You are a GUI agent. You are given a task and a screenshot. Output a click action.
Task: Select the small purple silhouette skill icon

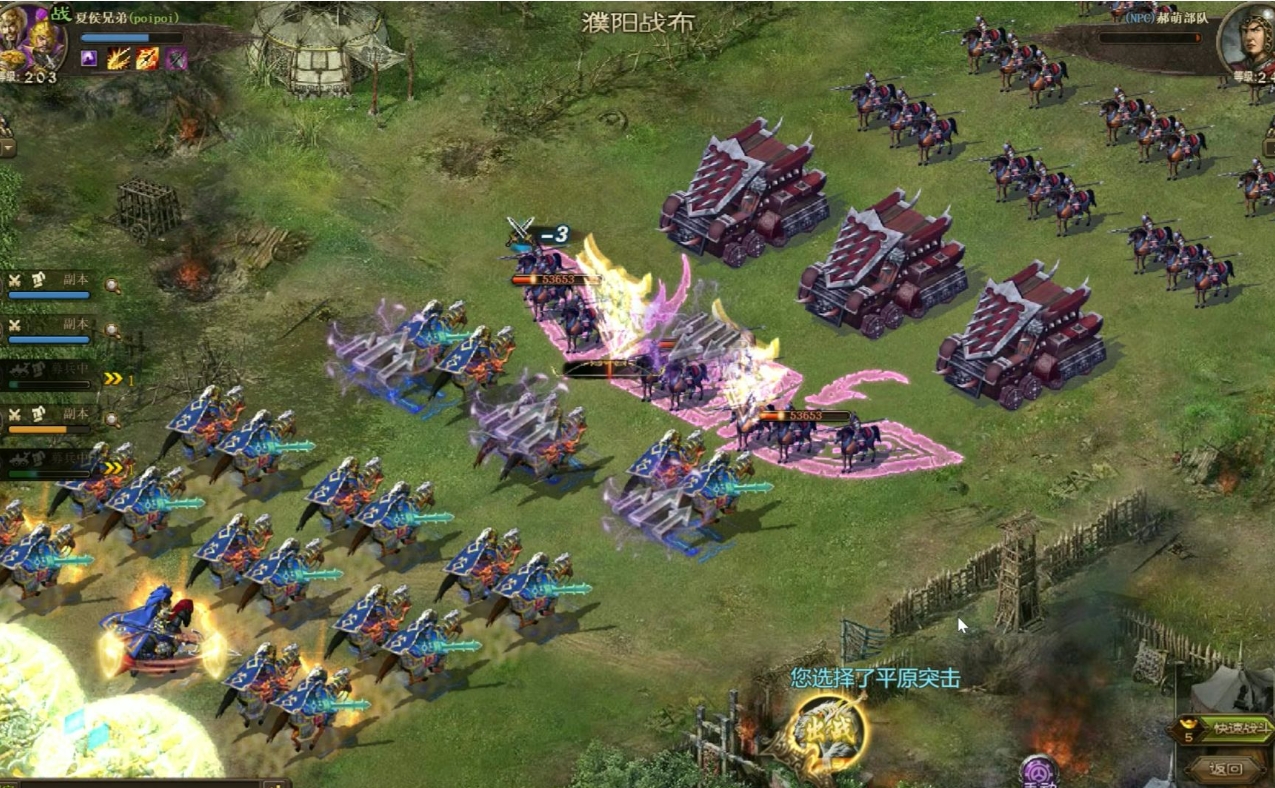[x=89, y=59]
